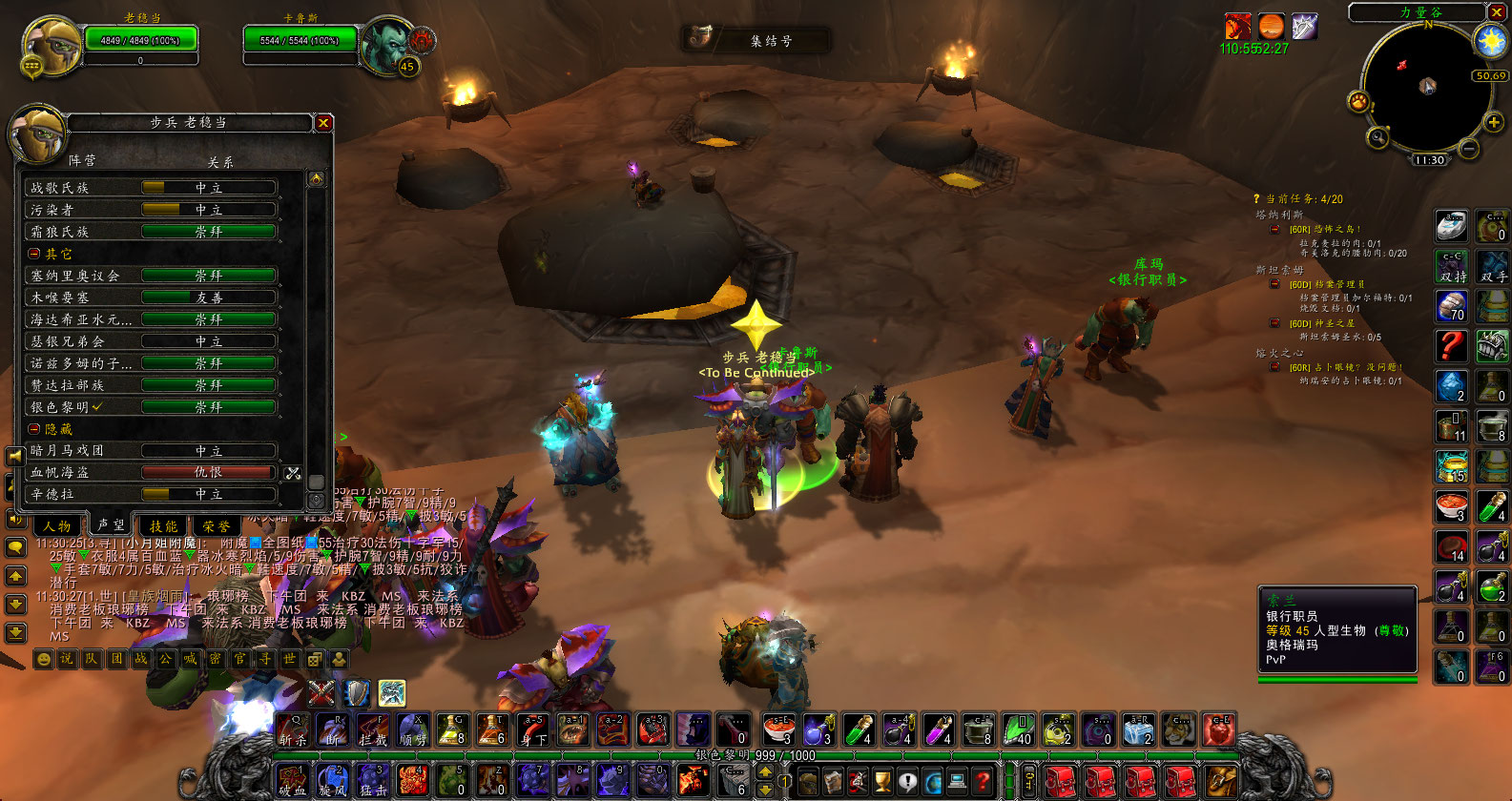
Task: Switch to the 人物 character tab
Action: 57,525
